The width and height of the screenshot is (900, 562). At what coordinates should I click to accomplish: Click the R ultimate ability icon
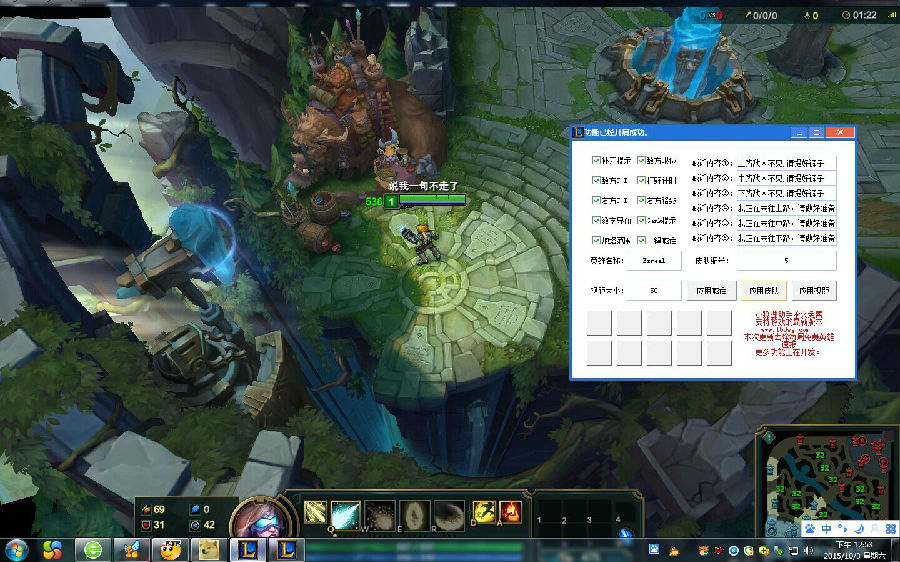[x=449, y=514]
